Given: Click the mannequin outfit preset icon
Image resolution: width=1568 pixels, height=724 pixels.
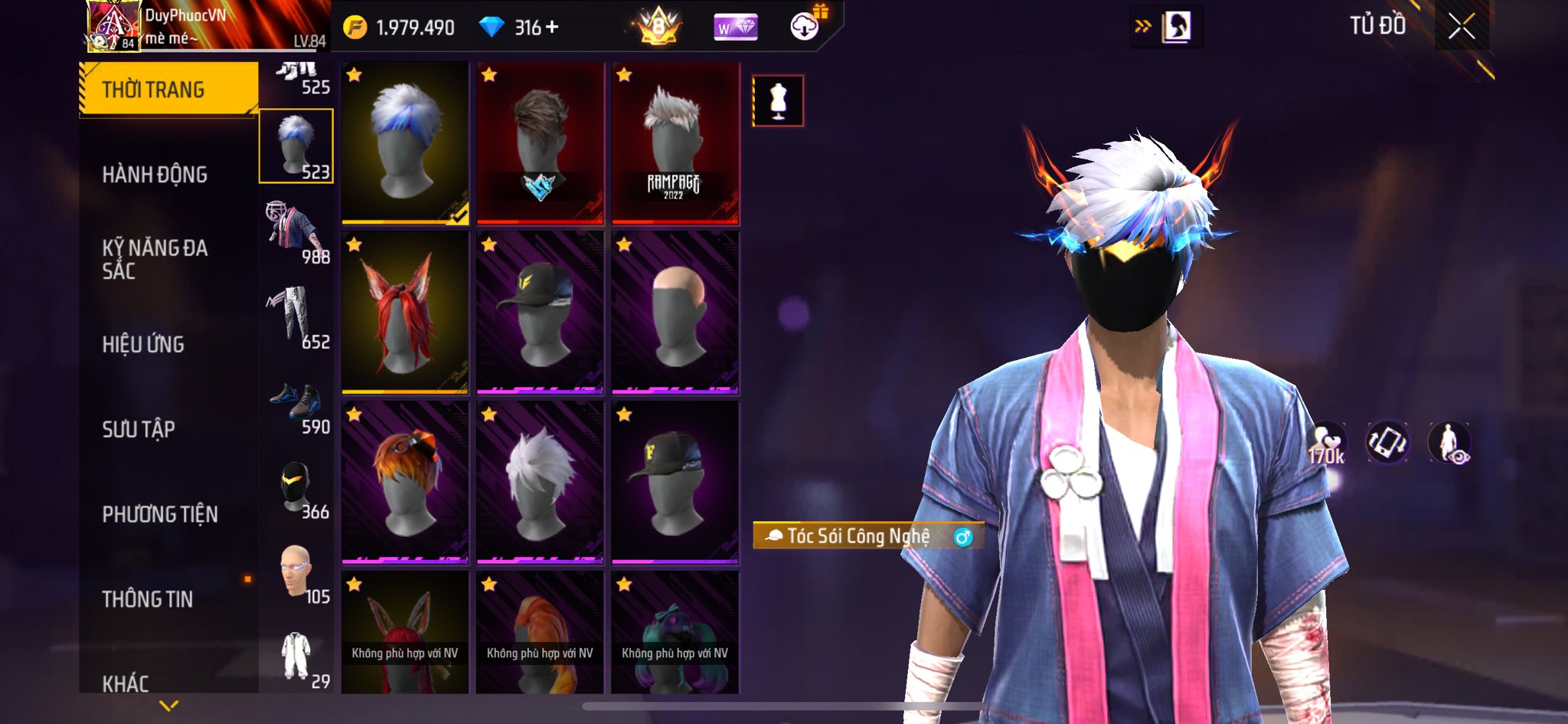Looking at the screenshot, I should 778,100.
